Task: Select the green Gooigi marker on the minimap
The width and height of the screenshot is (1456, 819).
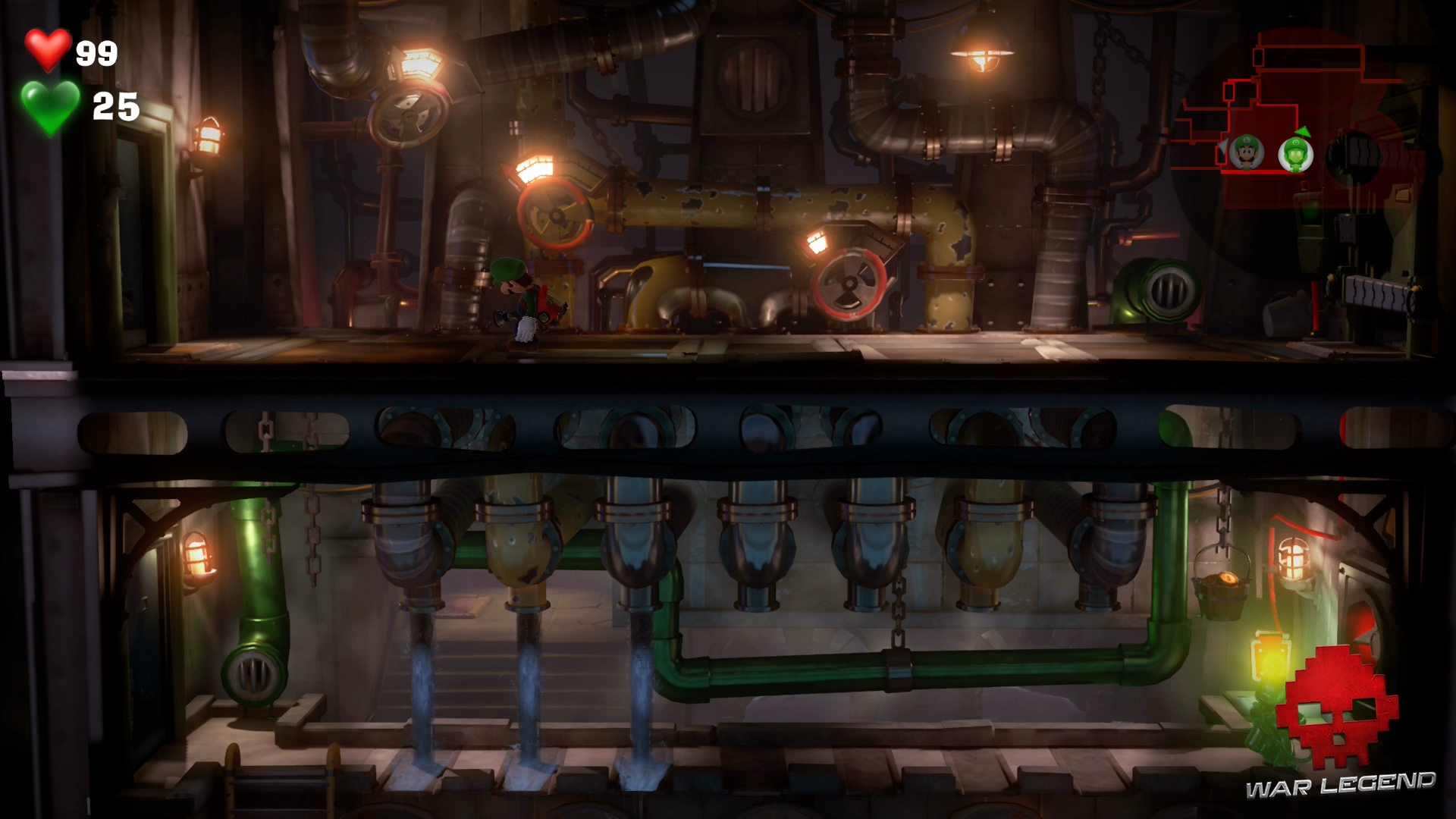Action: click(1295, 154)
